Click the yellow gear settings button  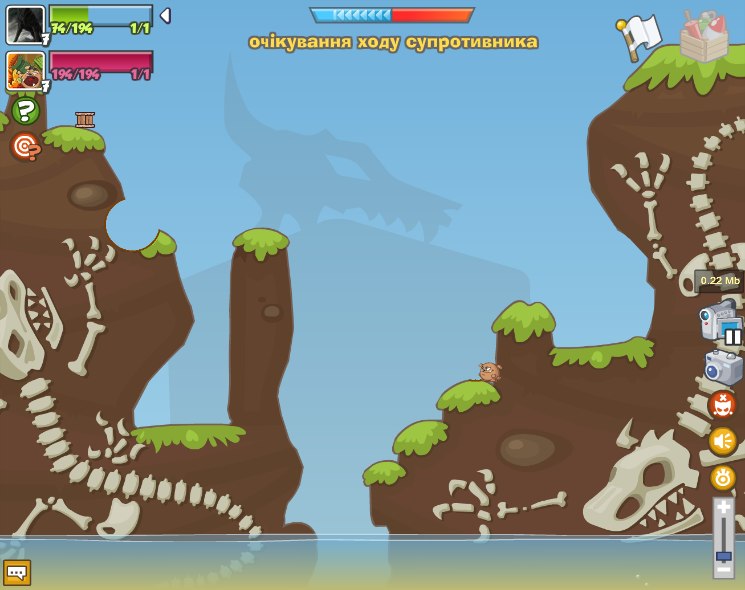723,478
